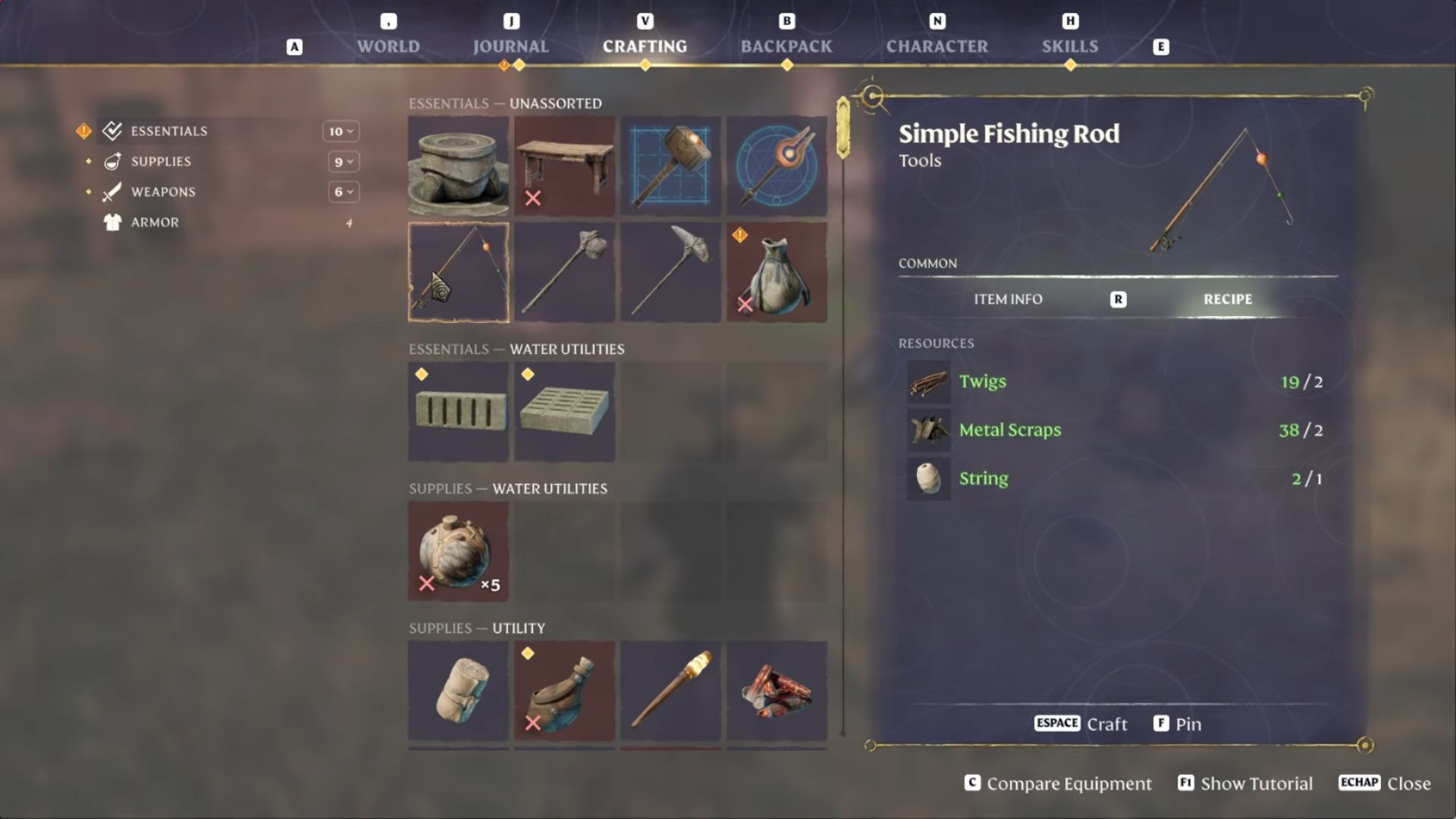
Task: Expand the Weapons category dropdown
Action: click(x=344, y=192)
